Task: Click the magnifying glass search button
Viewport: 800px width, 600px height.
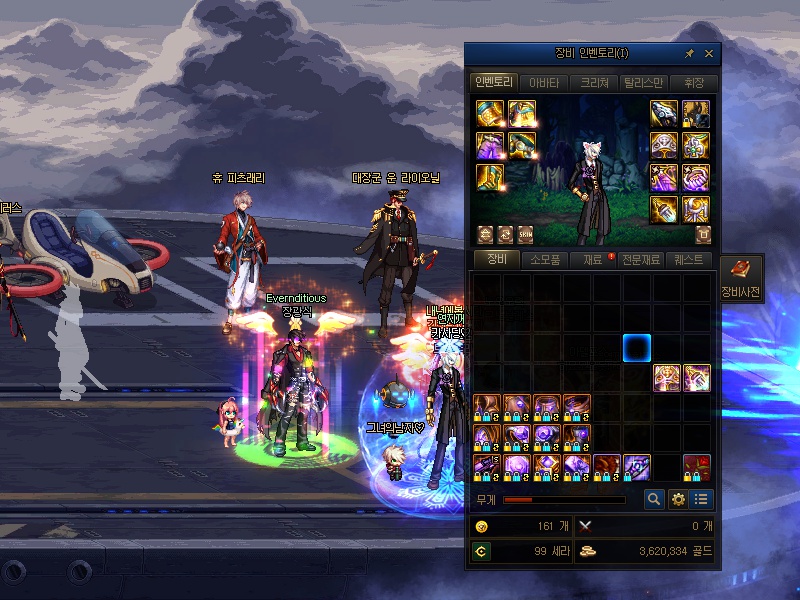Action: (x=654, y=499)
